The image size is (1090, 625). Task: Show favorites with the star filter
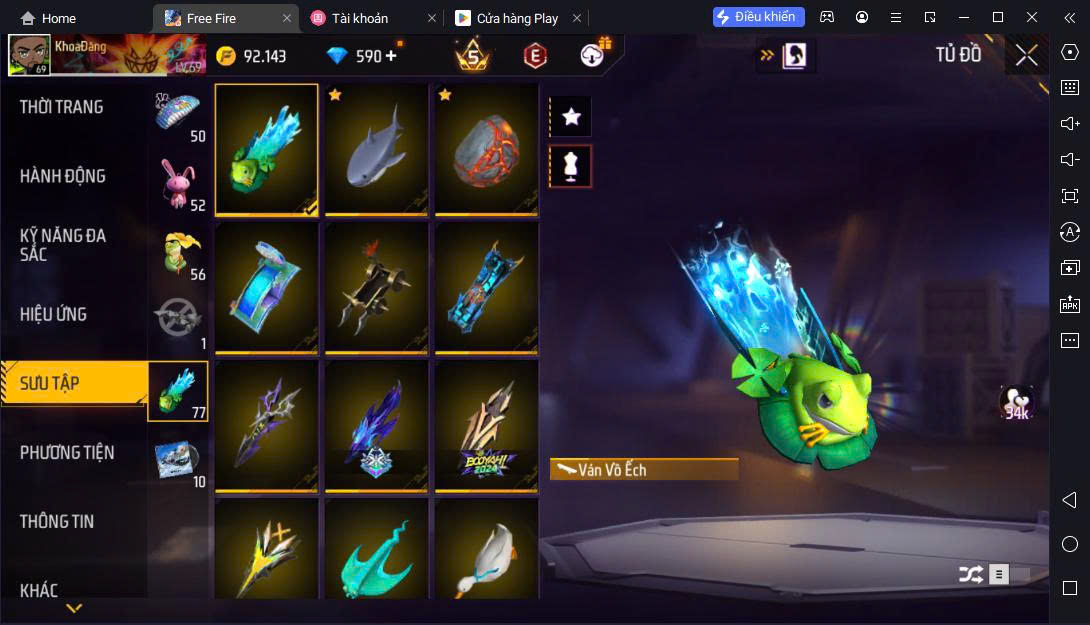pyautogui.click(x=571, y=117)
